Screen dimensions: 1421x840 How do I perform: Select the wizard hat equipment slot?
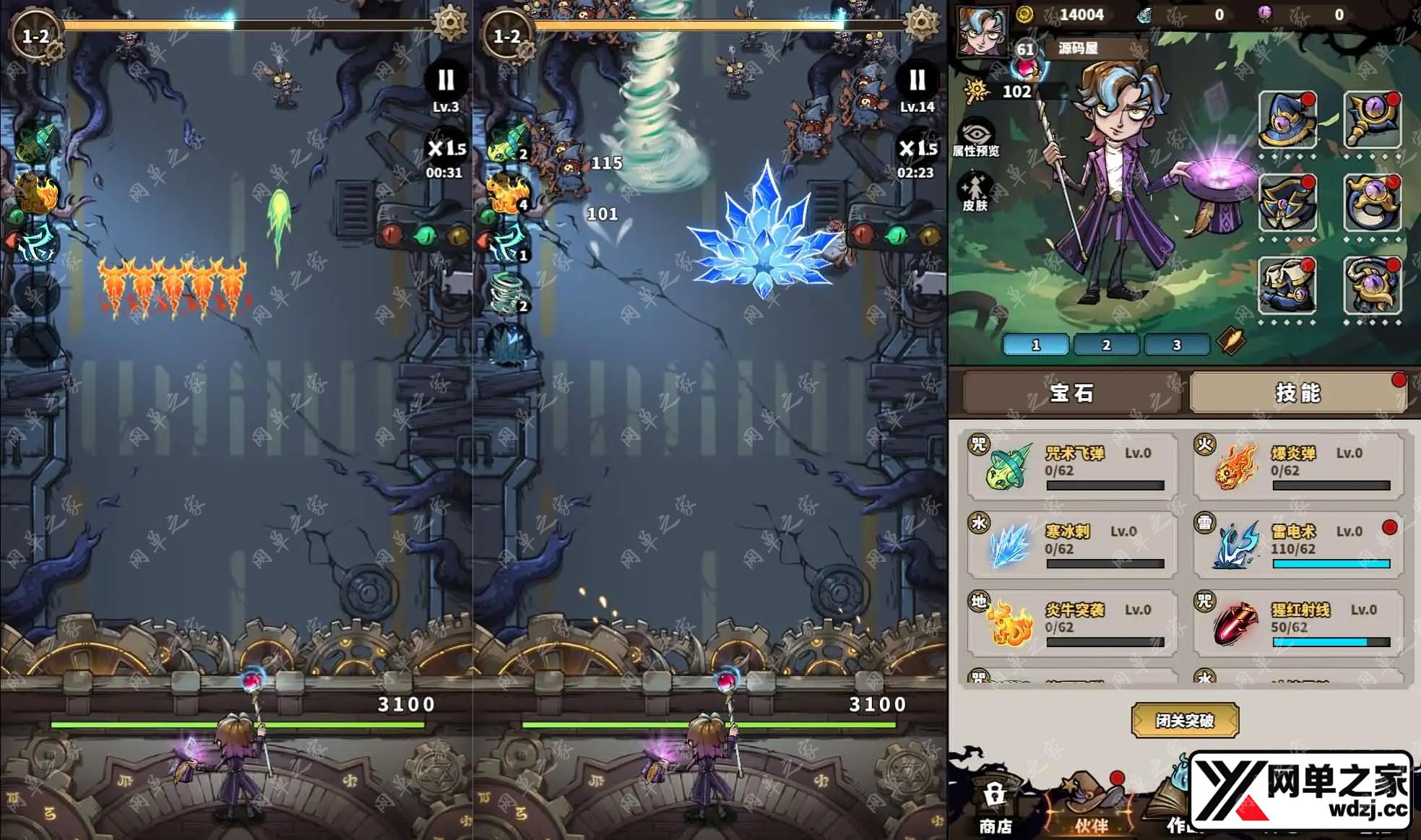pyautogui.click(x=1287, y=120)
